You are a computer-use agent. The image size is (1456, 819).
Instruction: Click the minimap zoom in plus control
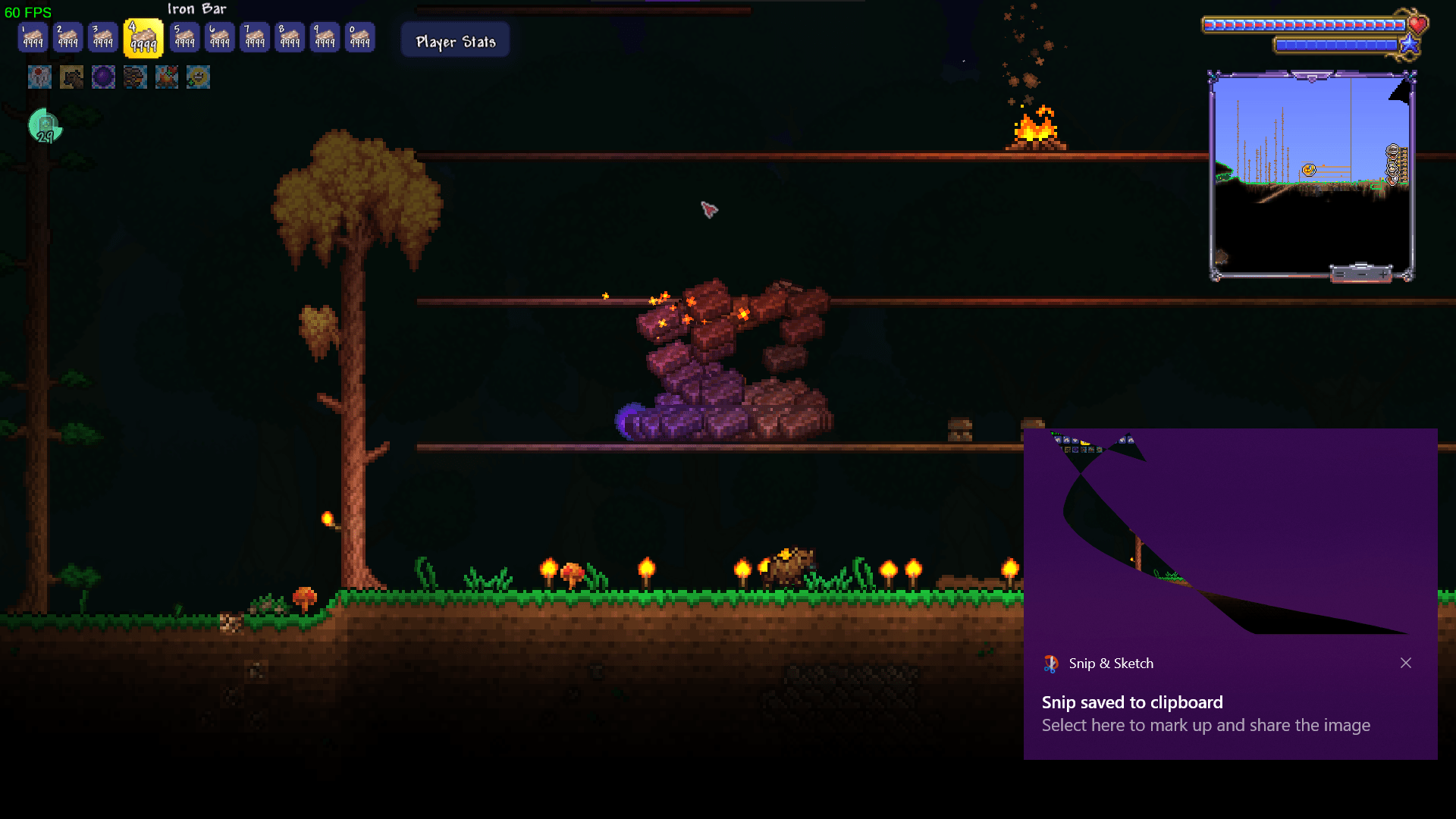[x=1382, y=275]
